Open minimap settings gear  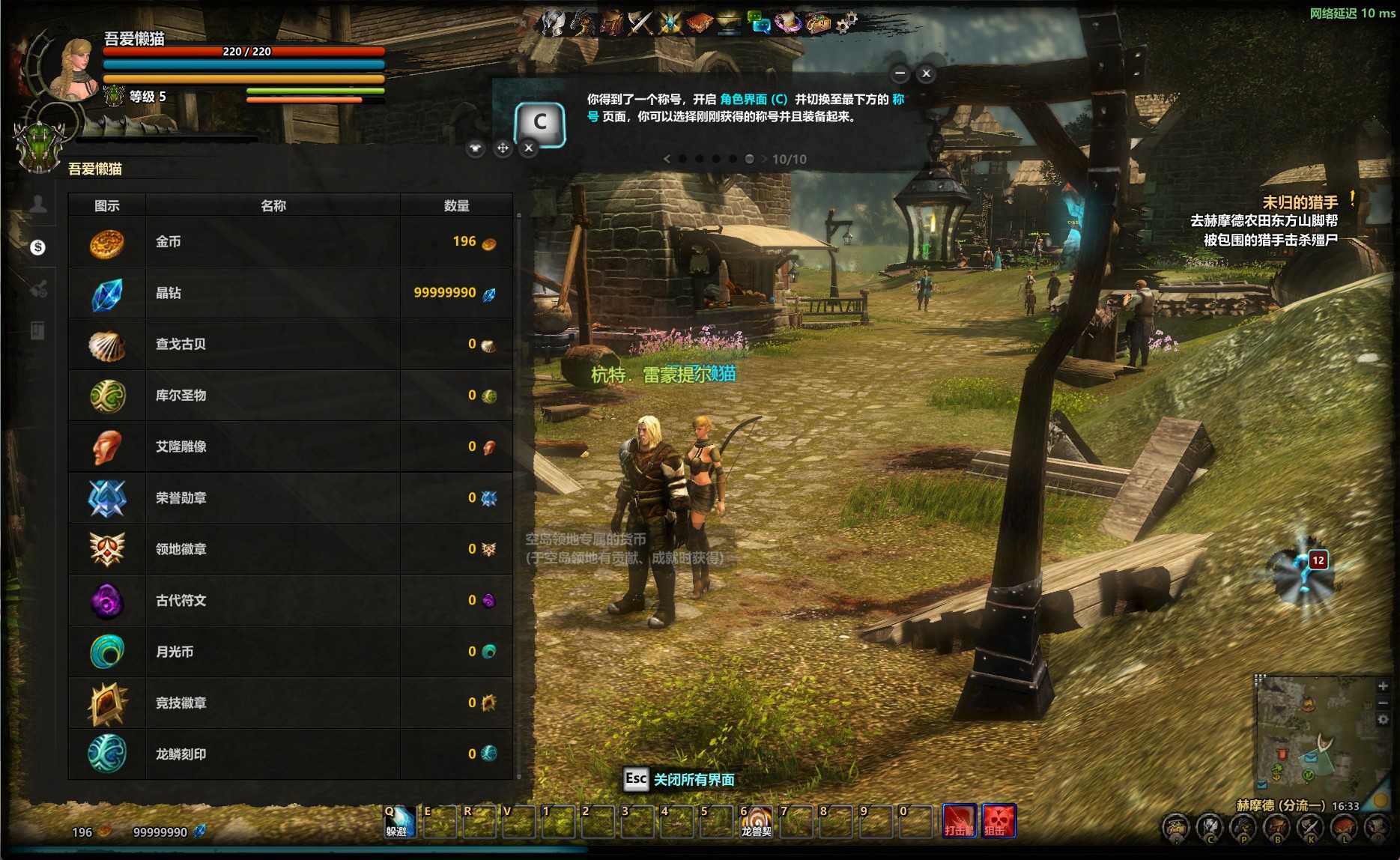[x=1383, y=719]
